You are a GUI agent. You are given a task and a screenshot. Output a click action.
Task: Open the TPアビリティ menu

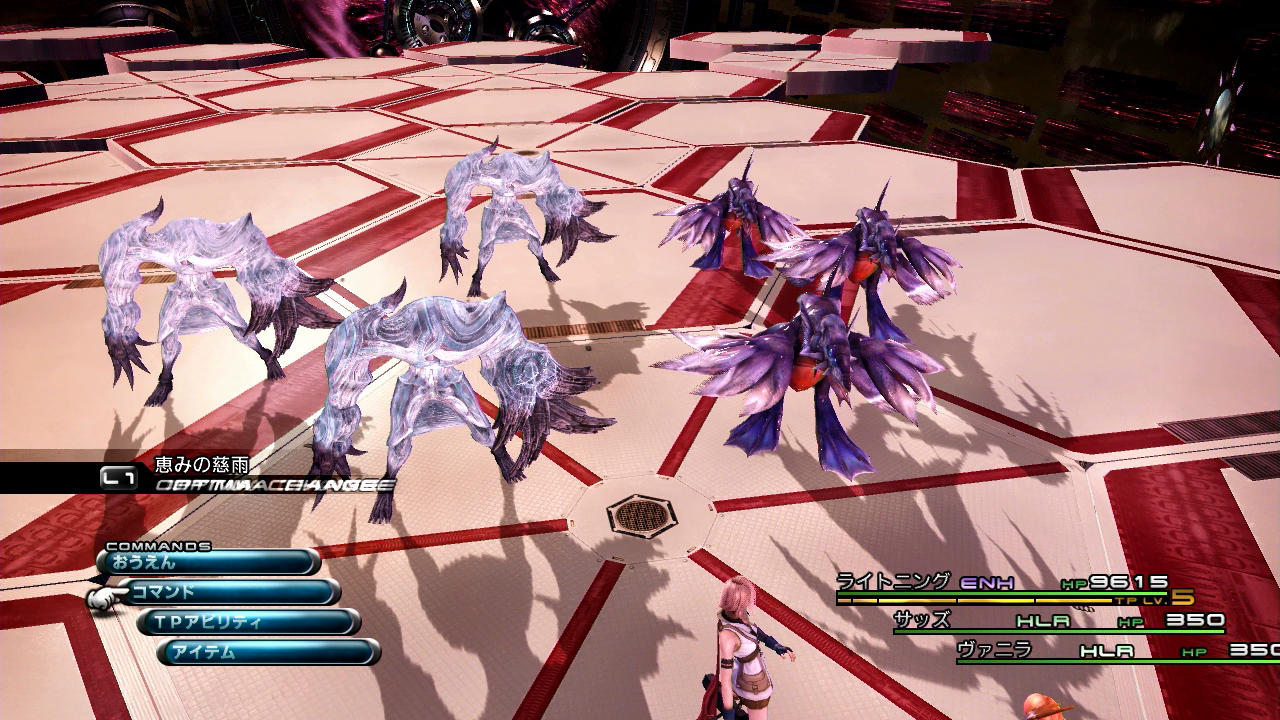pos(250,622)
